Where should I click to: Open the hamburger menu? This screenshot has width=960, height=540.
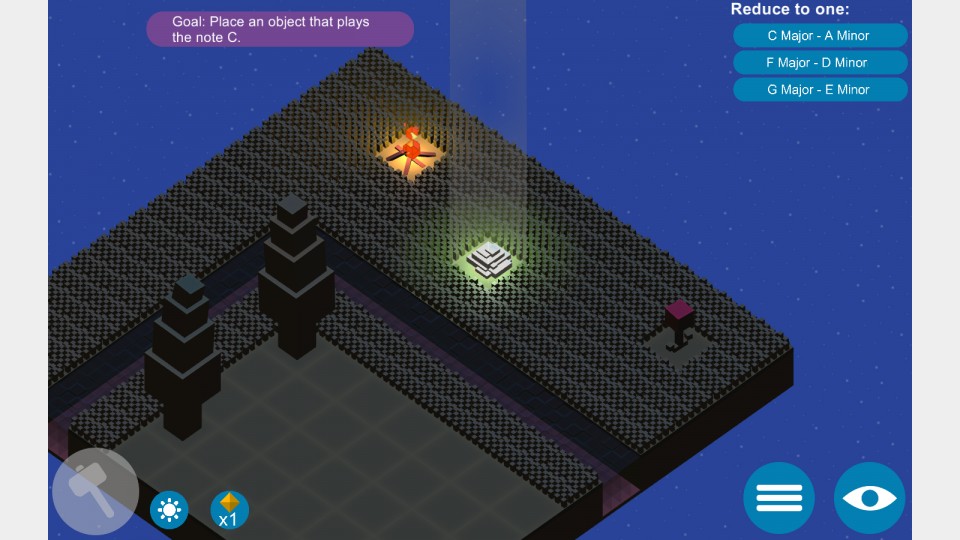779,497
